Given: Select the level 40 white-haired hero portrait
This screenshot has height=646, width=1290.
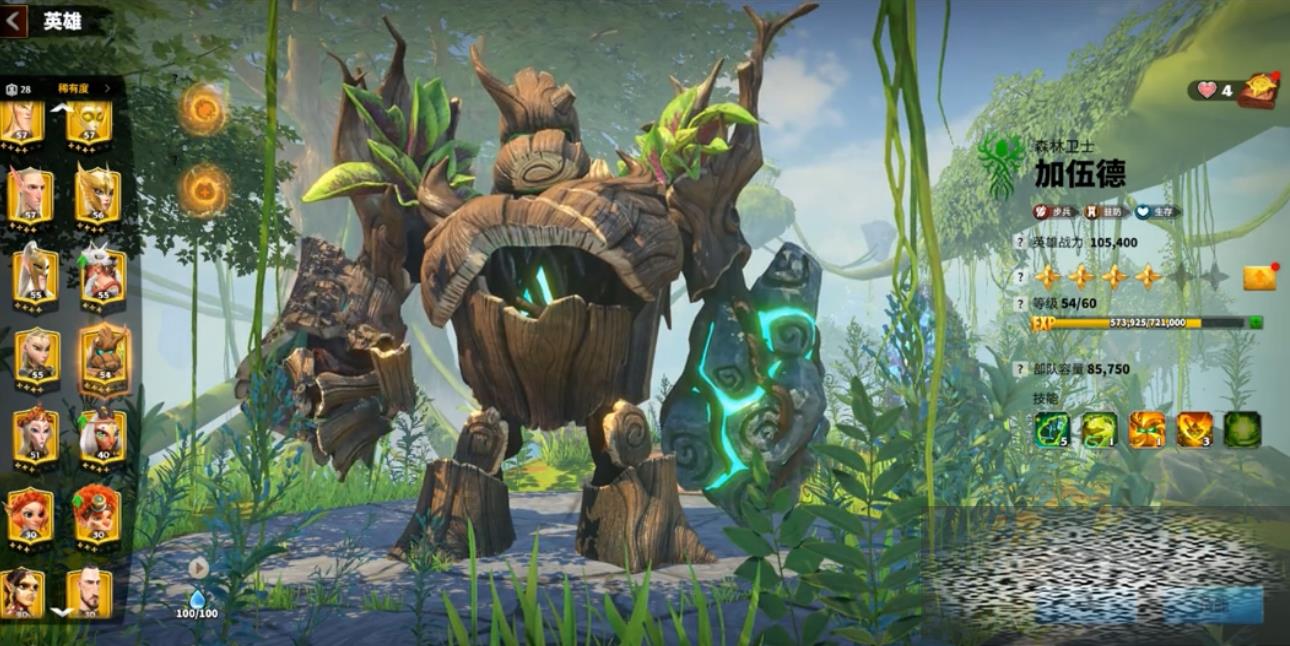Looking at the screenshot, I should click(x=101, y=435).
